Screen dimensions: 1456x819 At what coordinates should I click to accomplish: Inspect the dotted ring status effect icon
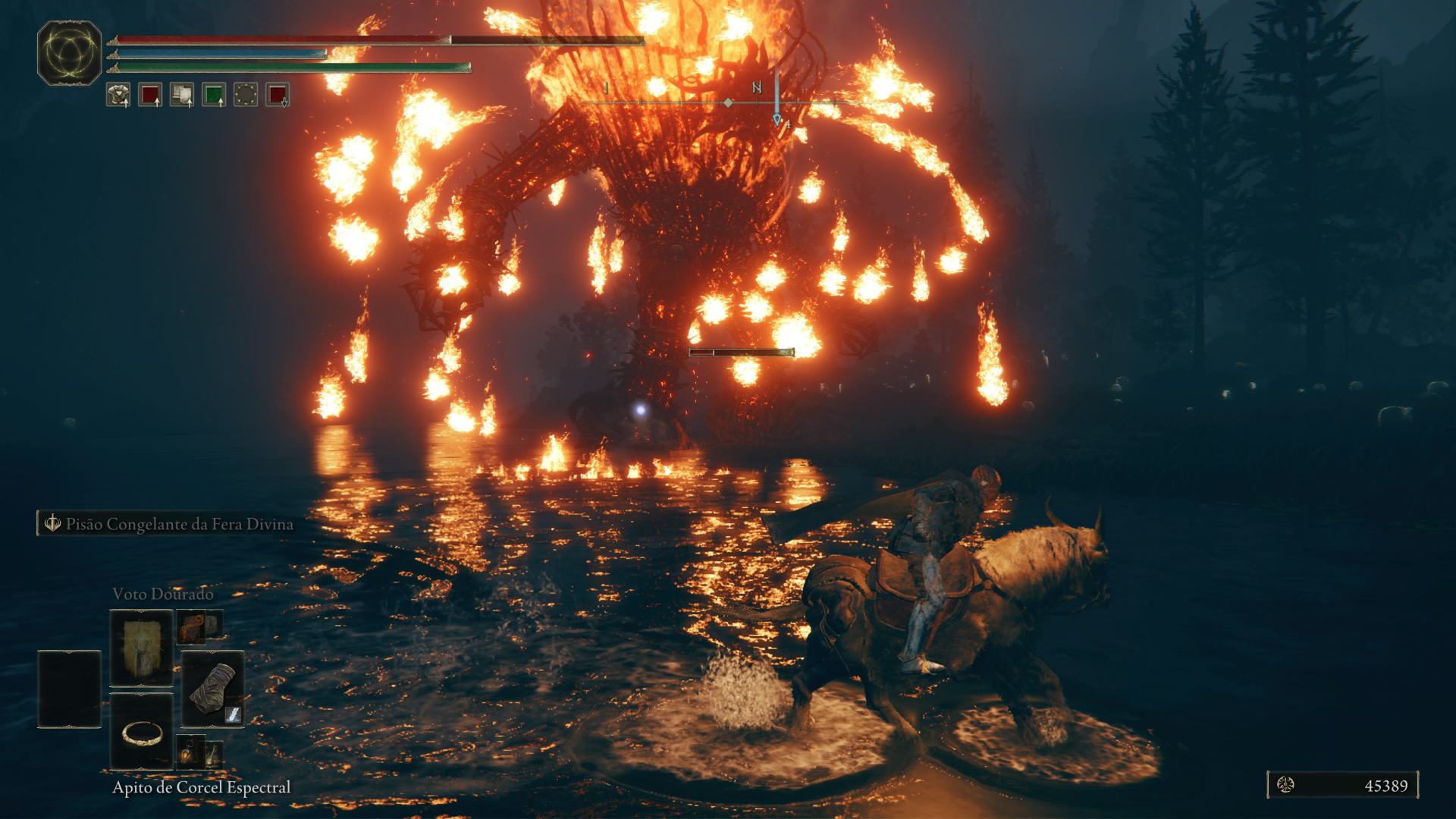246,95
